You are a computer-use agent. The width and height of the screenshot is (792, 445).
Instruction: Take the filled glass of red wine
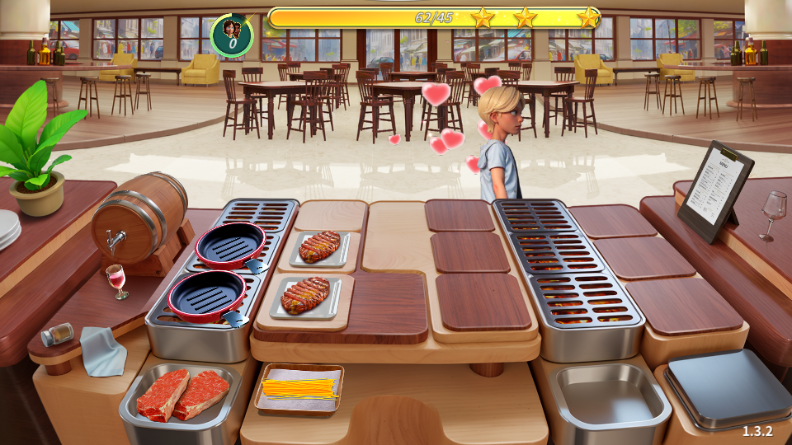pyautogui.click(x=117, y=279)
